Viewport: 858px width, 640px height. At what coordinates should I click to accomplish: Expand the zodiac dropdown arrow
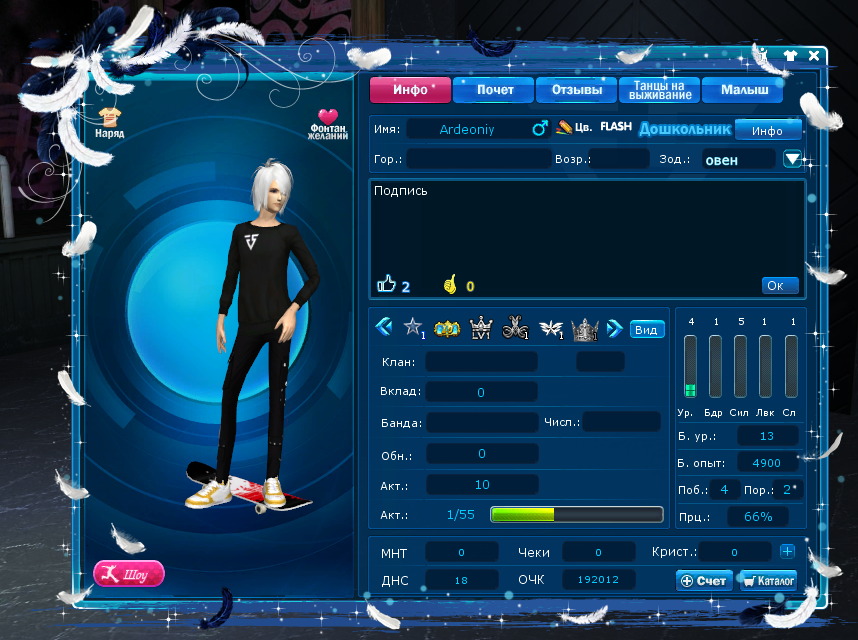[x=793, y=159]
